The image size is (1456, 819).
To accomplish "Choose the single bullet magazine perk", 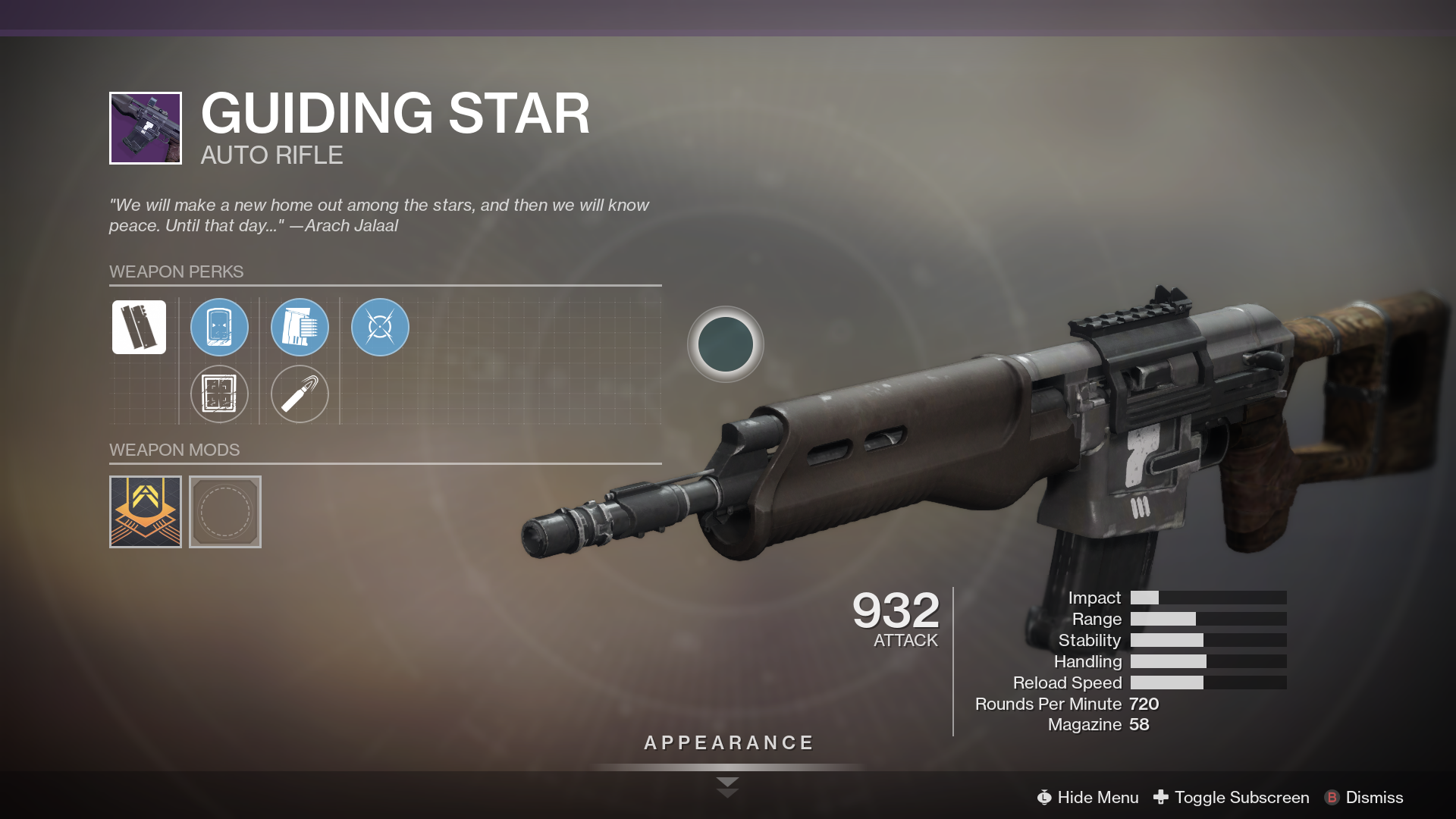I will tap(300, 394).
